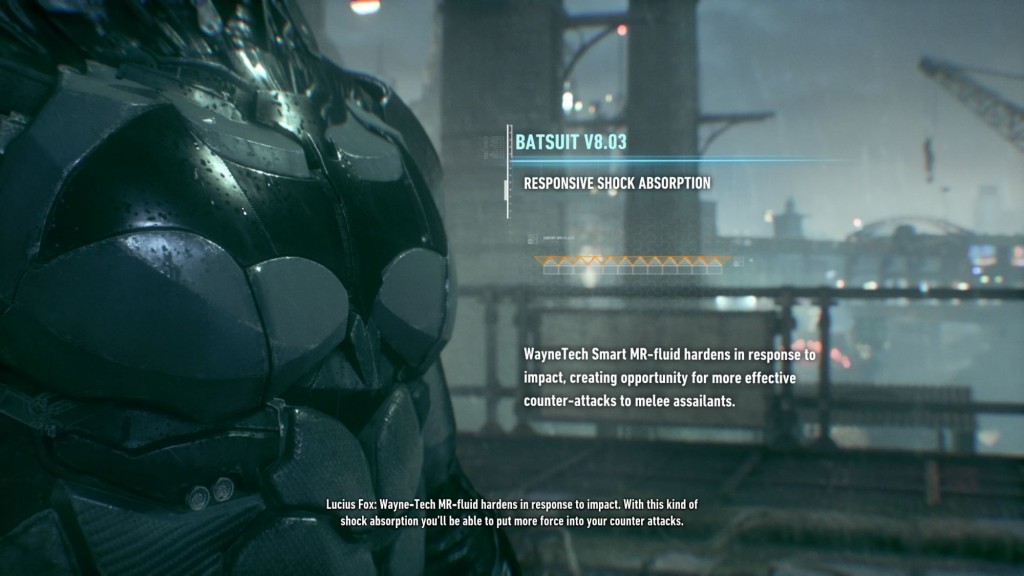This screenshot has width=1024, height=576.
Task: Open the Batsuit V8.03 heading
Action: [x=571, y=142]
